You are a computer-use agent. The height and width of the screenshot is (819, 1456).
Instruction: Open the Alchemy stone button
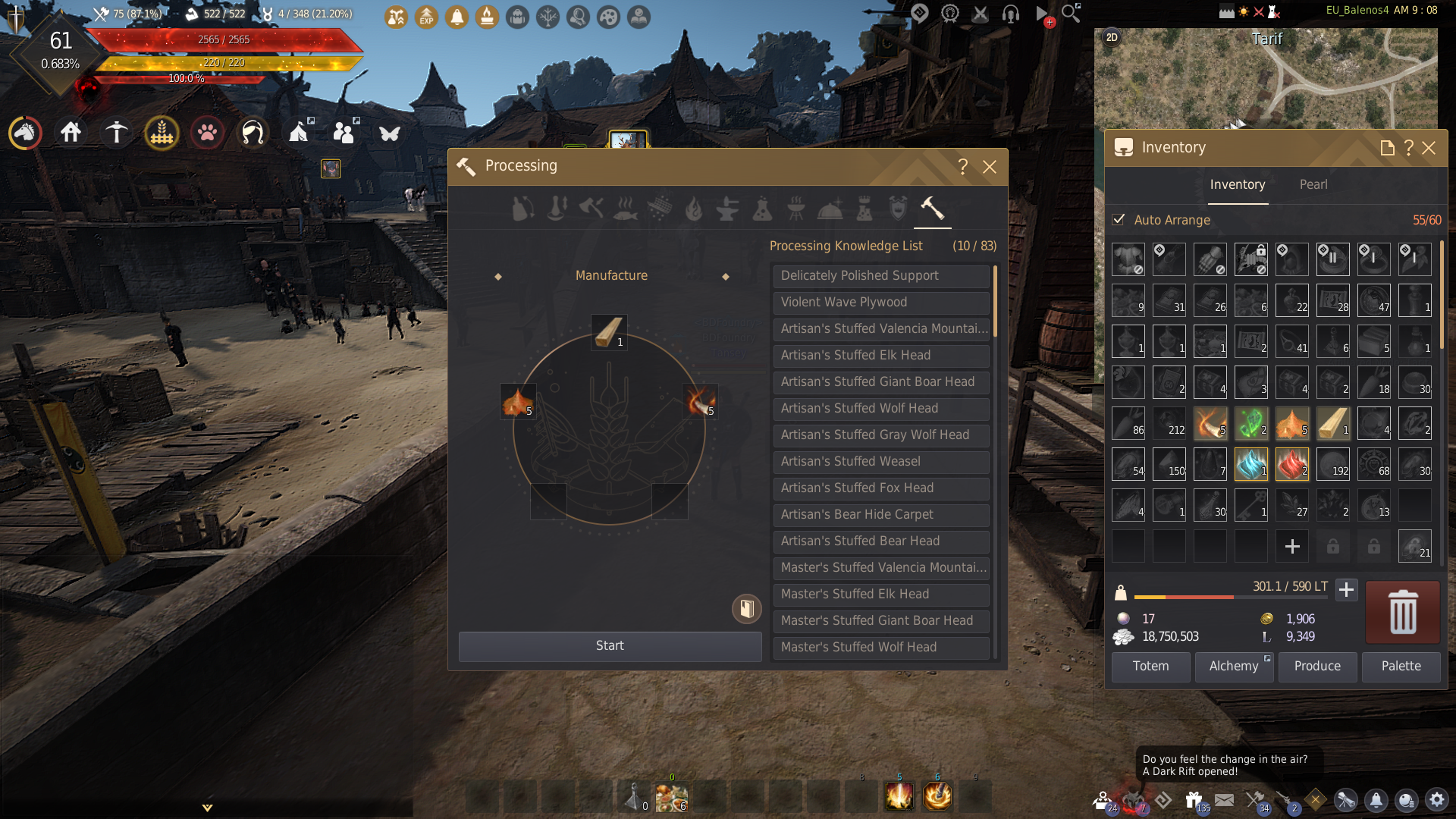pyautogui.click(x=1234, y=667)
